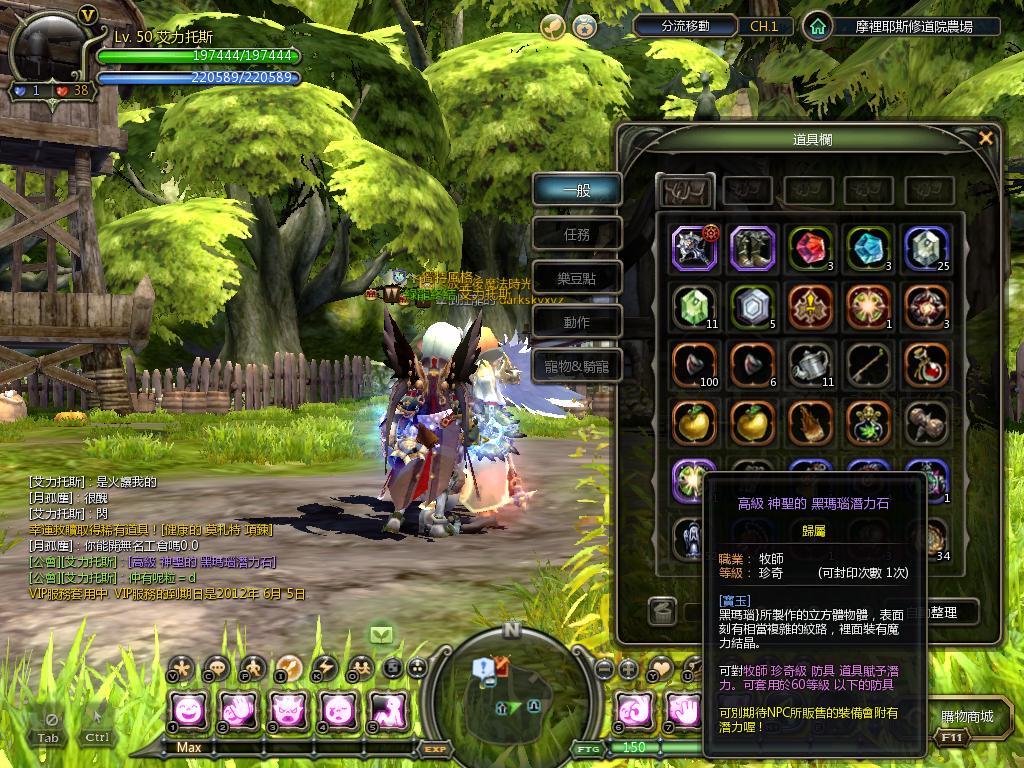Select the 樂豆點 category tab
The image size is (1024, 768).
[x=577, y=278]
